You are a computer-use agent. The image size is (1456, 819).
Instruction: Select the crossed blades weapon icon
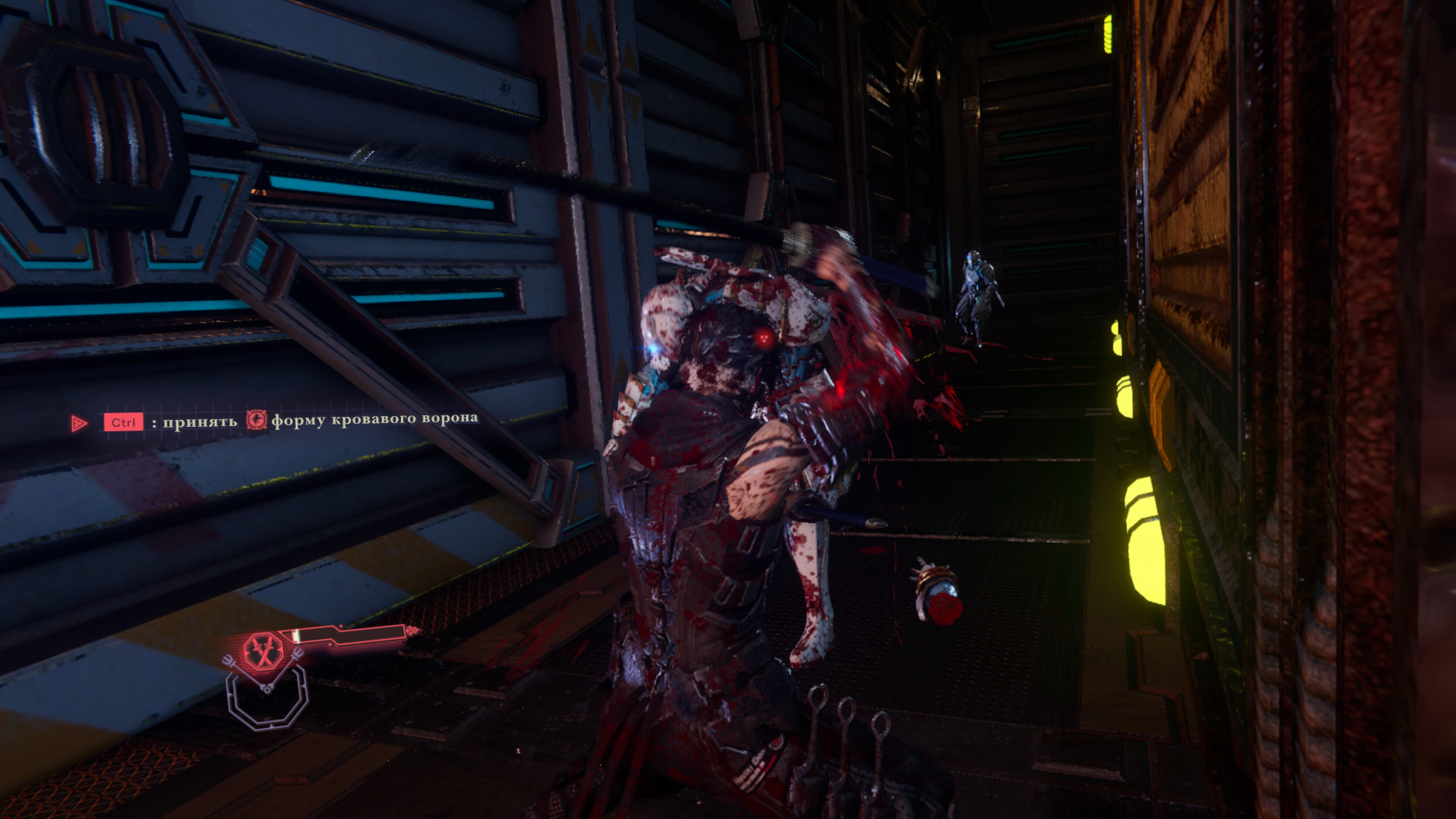263,651
